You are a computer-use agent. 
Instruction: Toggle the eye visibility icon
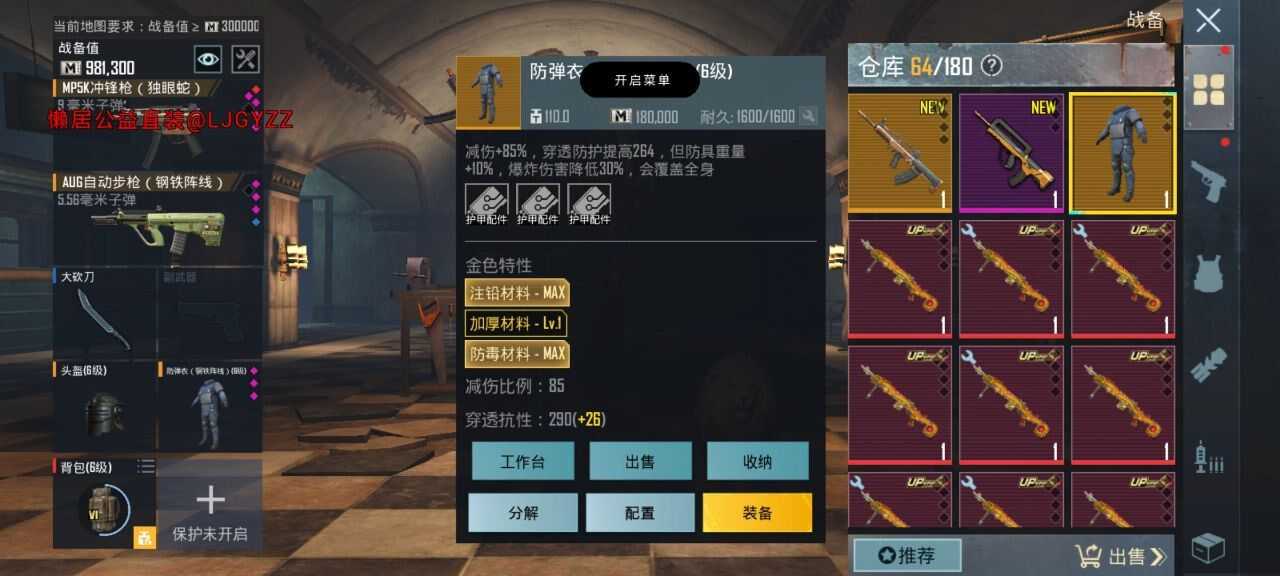coord(208,59)
